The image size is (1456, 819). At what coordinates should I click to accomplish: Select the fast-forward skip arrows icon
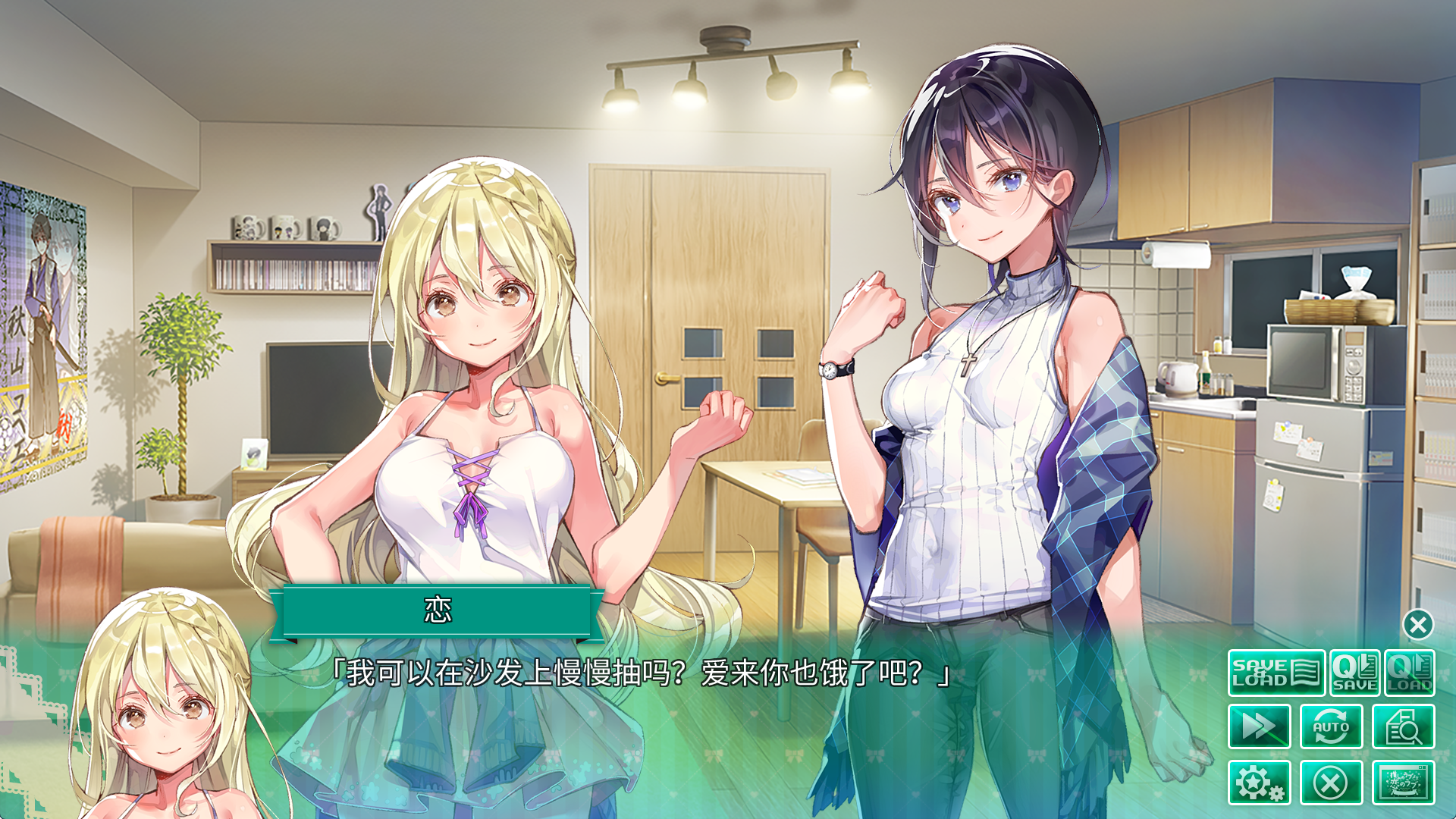1259,726
